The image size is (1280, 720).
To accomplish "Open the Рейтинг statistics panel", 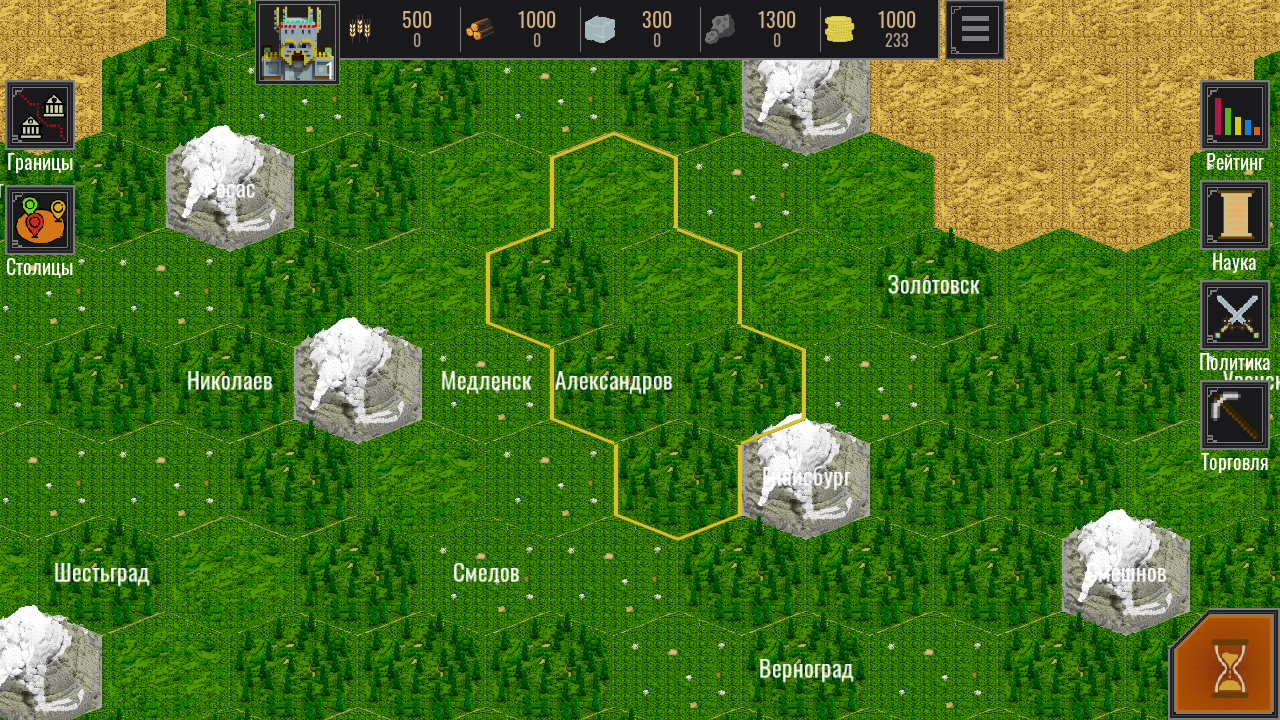I will click(1235, 114).
